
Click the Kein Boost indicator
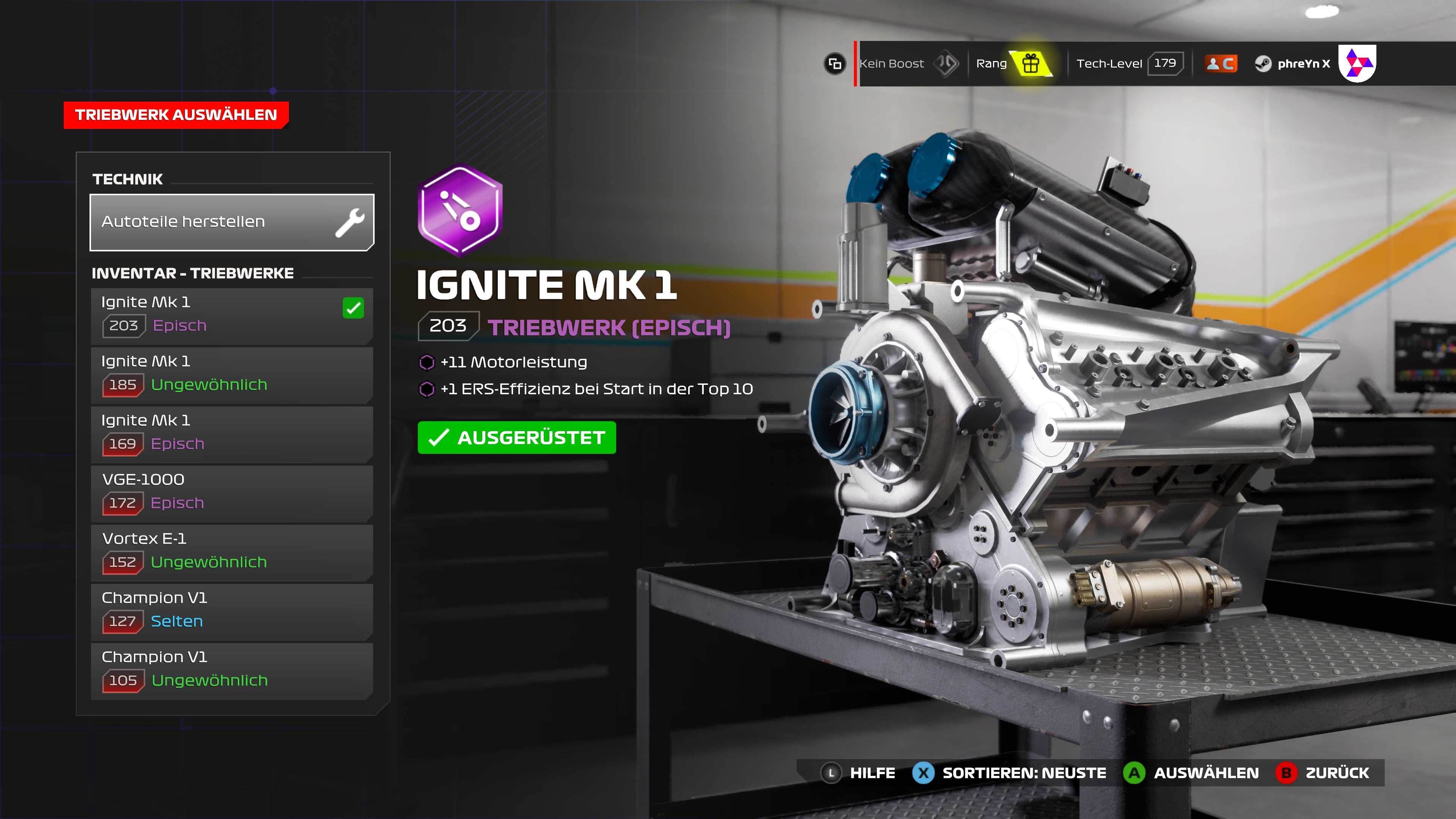[x=908, y=63]
